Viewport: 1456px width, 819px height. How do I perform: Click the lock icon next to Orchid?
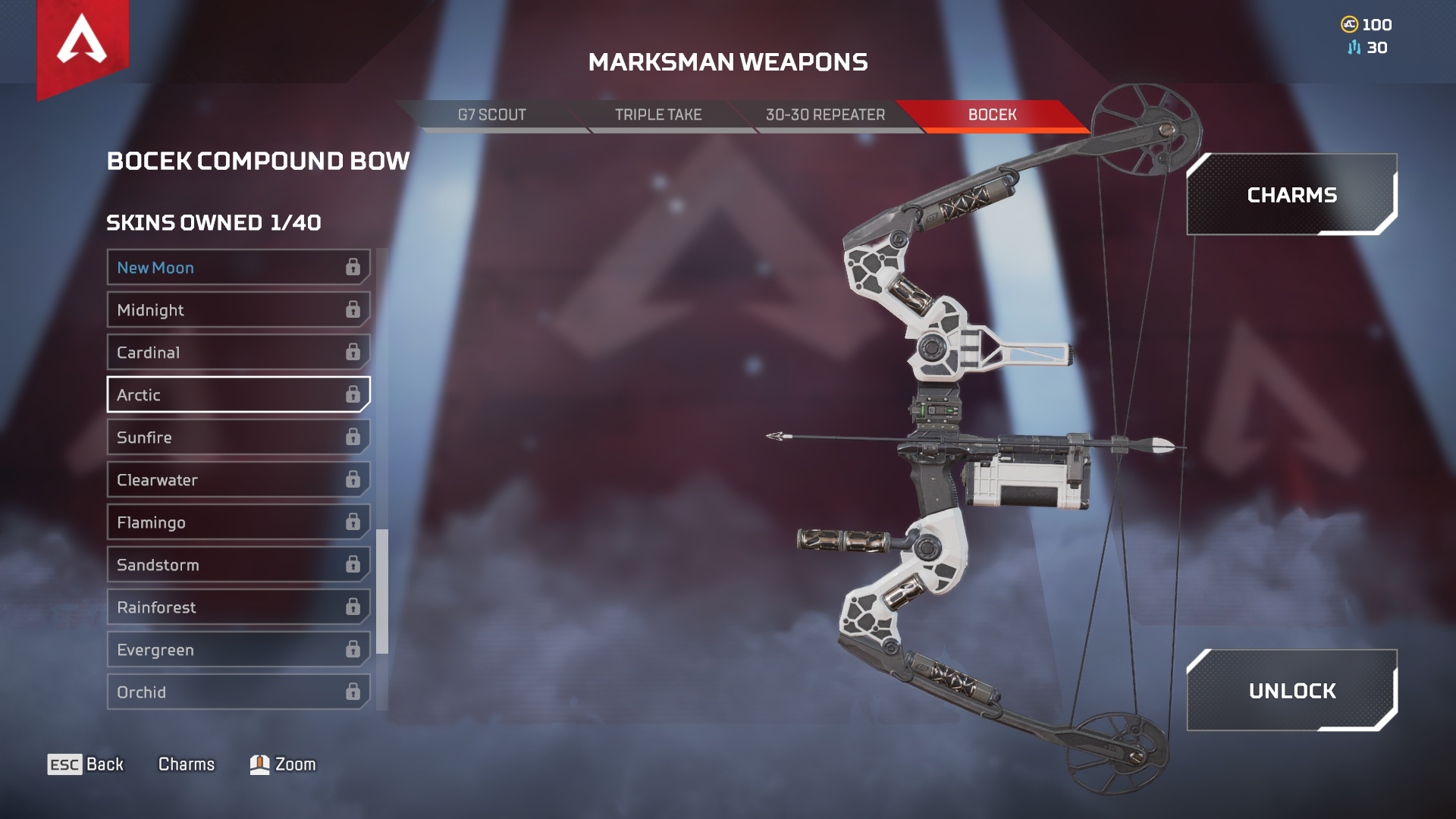point(351,692)
